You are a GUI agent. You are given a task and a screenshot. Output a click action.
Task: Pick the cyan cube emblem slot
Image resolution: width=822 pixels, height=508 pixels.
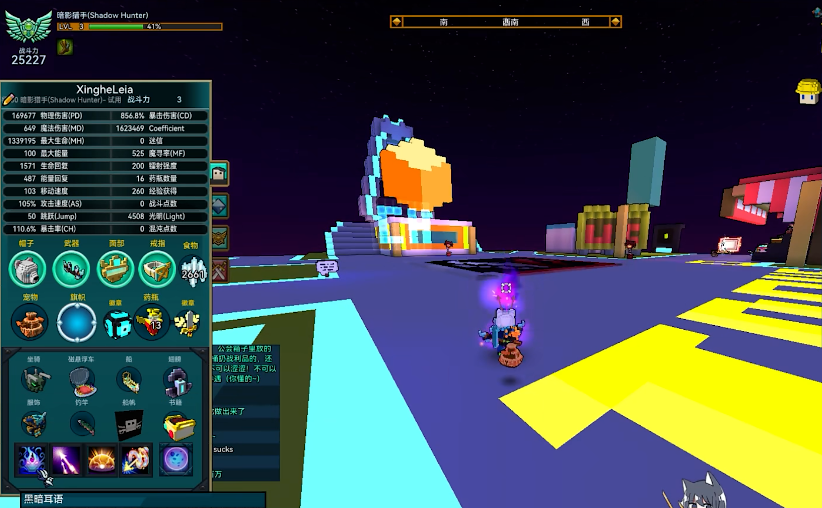point(117,321)
